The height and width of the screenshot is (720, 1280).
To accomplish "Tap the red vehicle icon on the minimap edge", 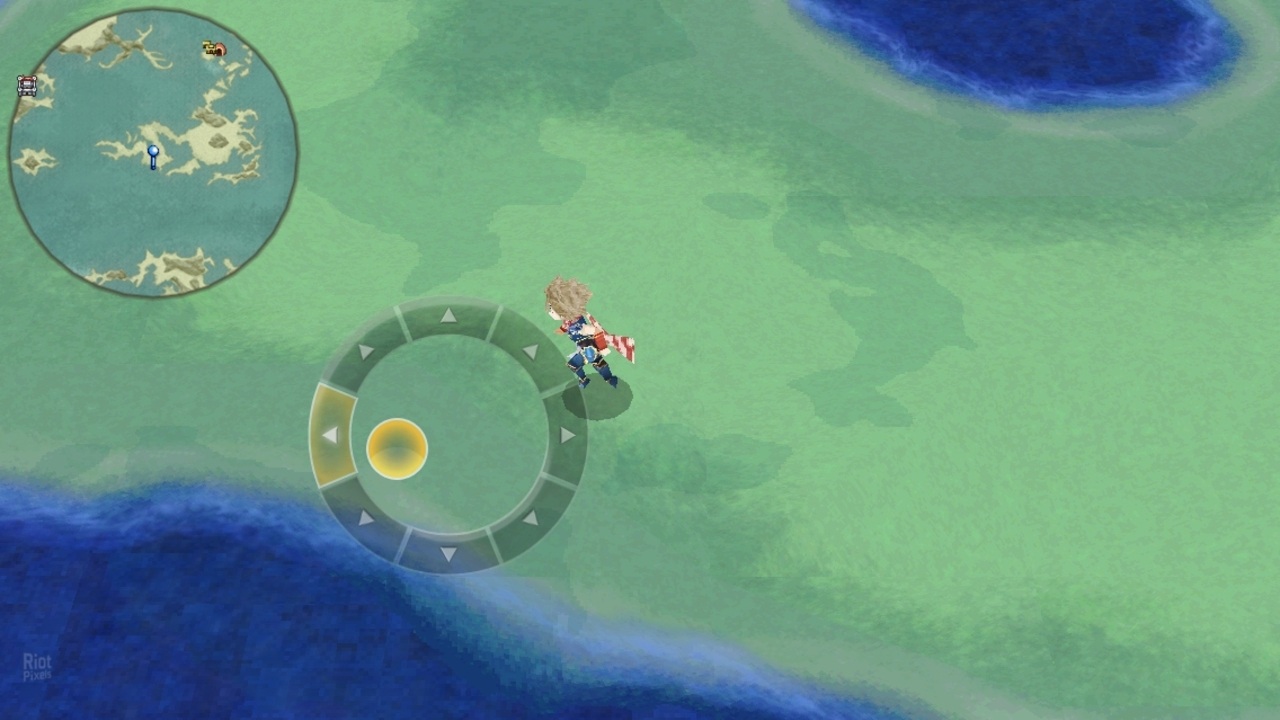I will [x=26, y=85].
